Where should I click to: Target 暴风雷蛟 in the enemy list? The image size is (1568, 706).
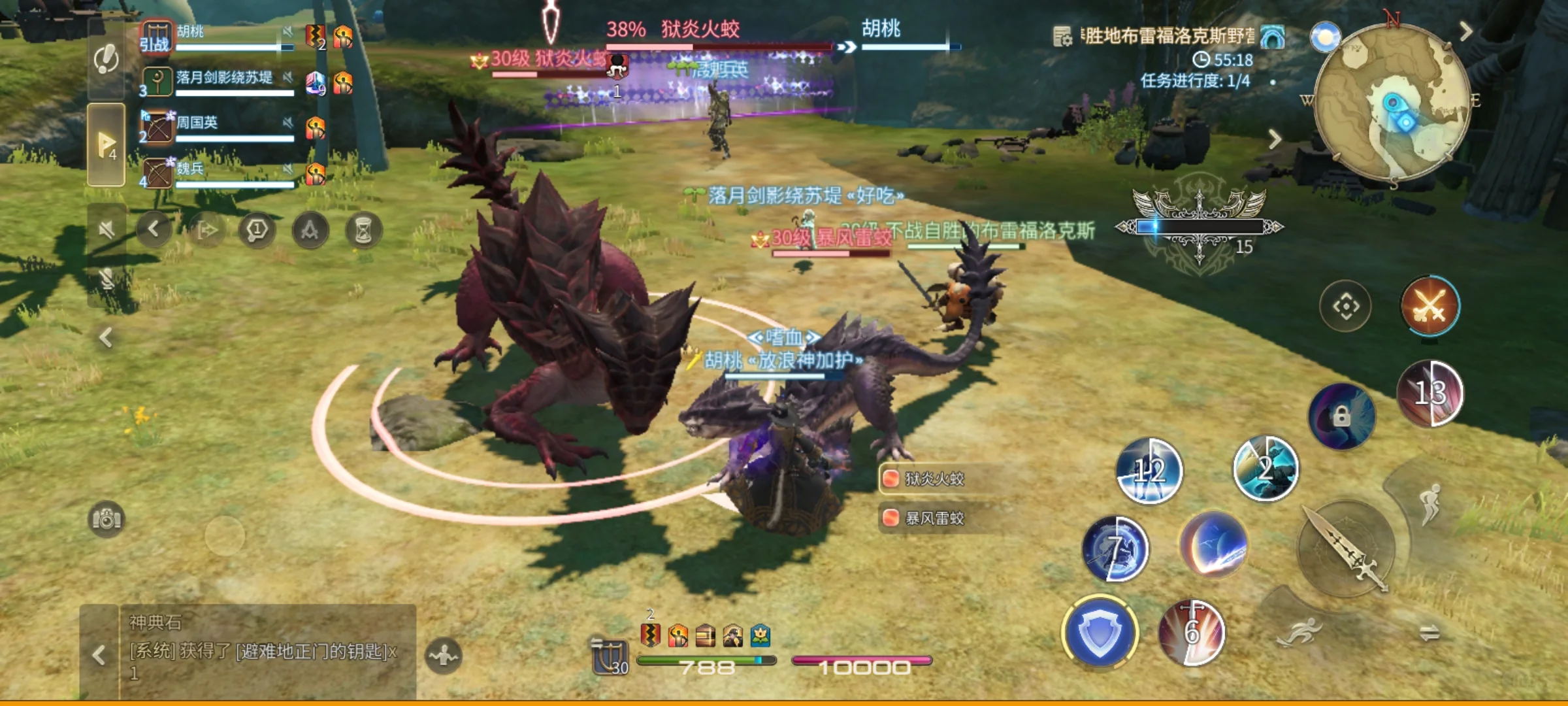pyautogui.click(x=934, y=518)
